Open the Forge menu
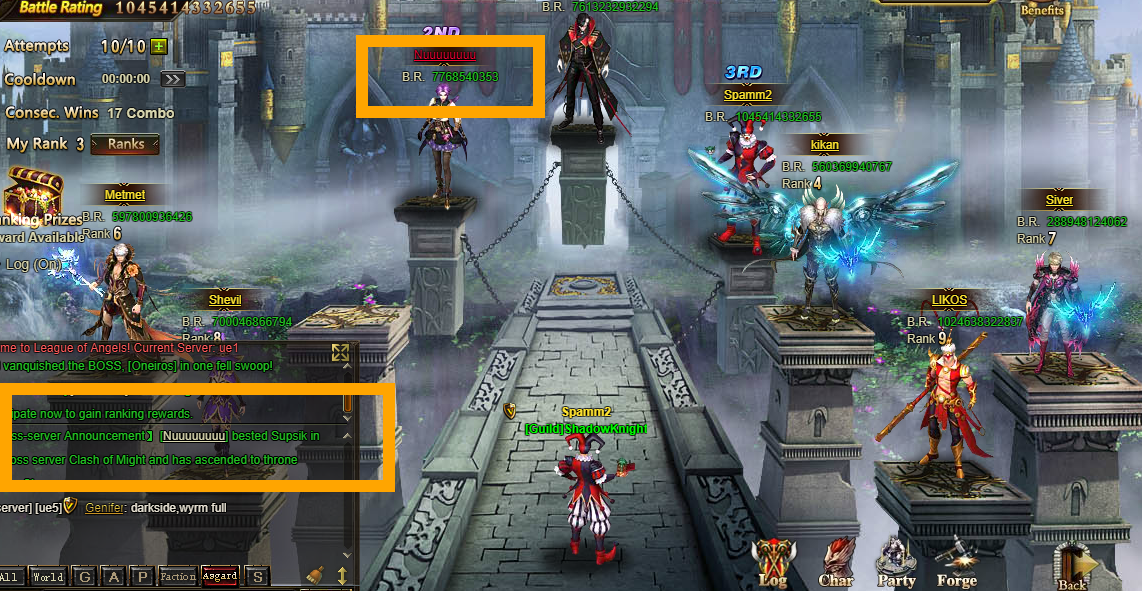Screen dimensions: 1142x591 click(x=957, y=561)
